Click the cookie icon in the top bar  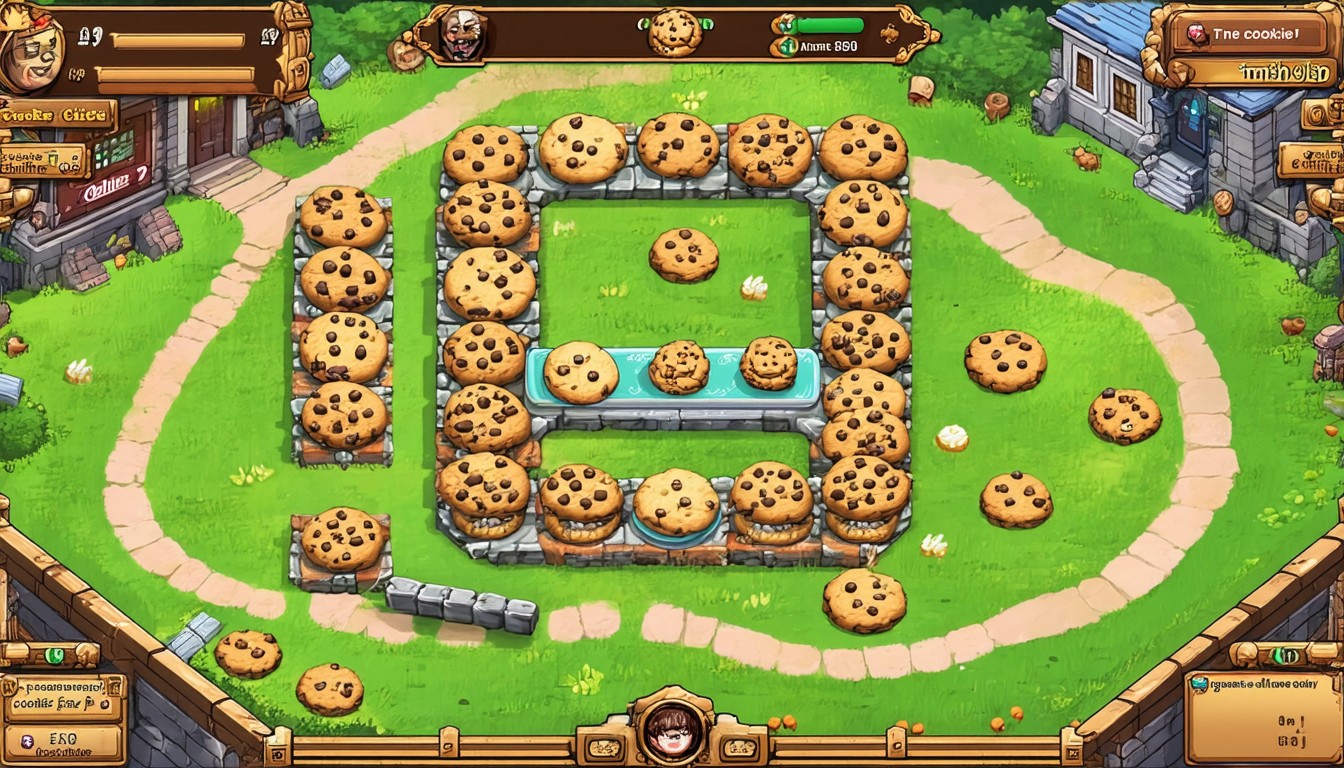tap(674, 33)
